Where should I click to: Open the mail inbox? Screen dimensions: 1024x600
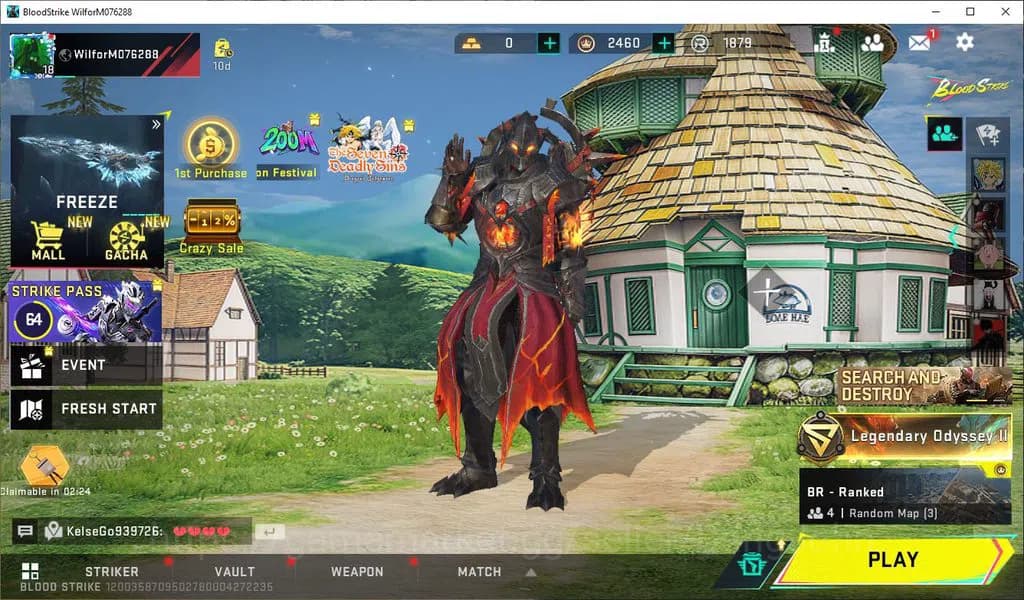919,42
